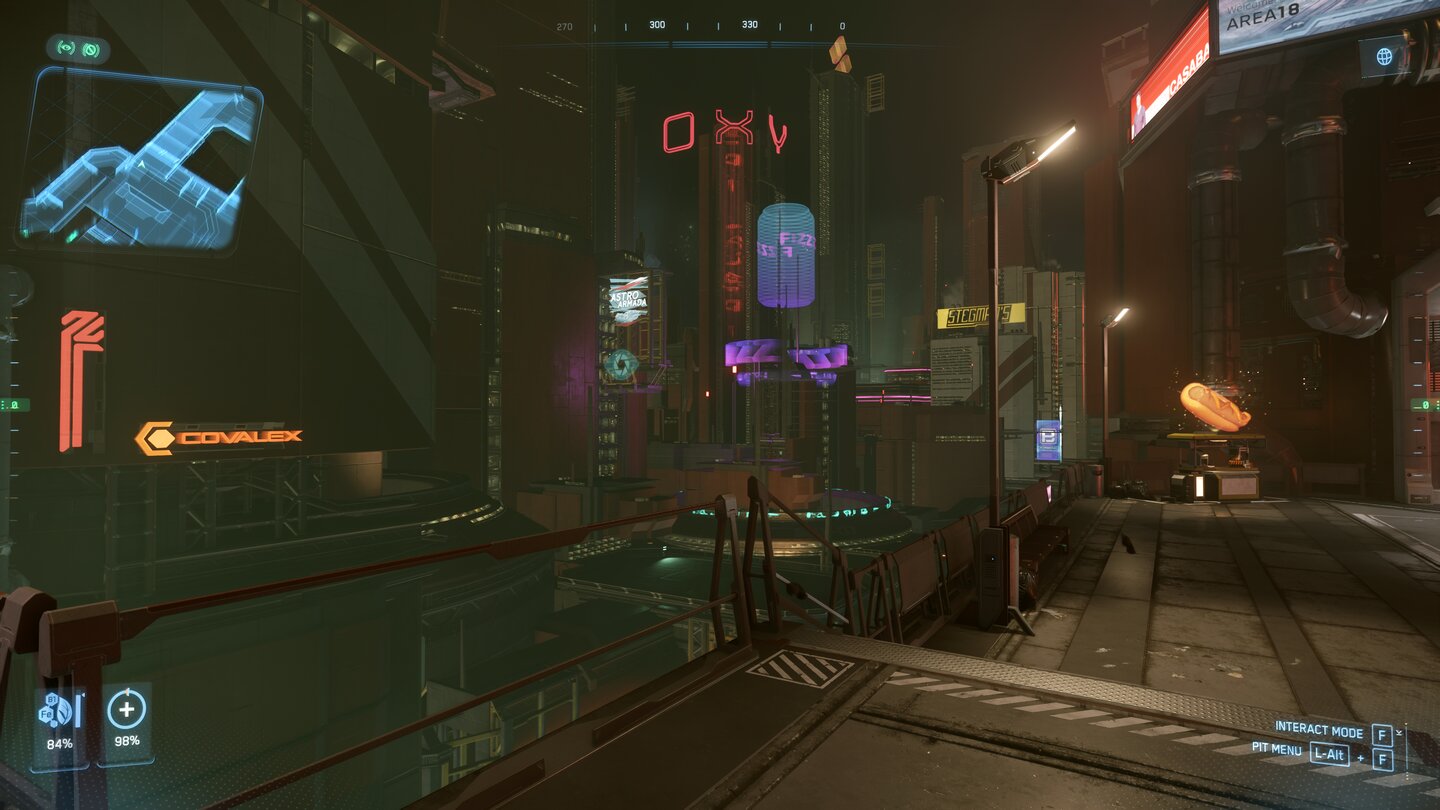Screen dimensions: 1440x810
Task: Click the F keybind icon beside INTERACT MODE
Action: (1382, 735)
